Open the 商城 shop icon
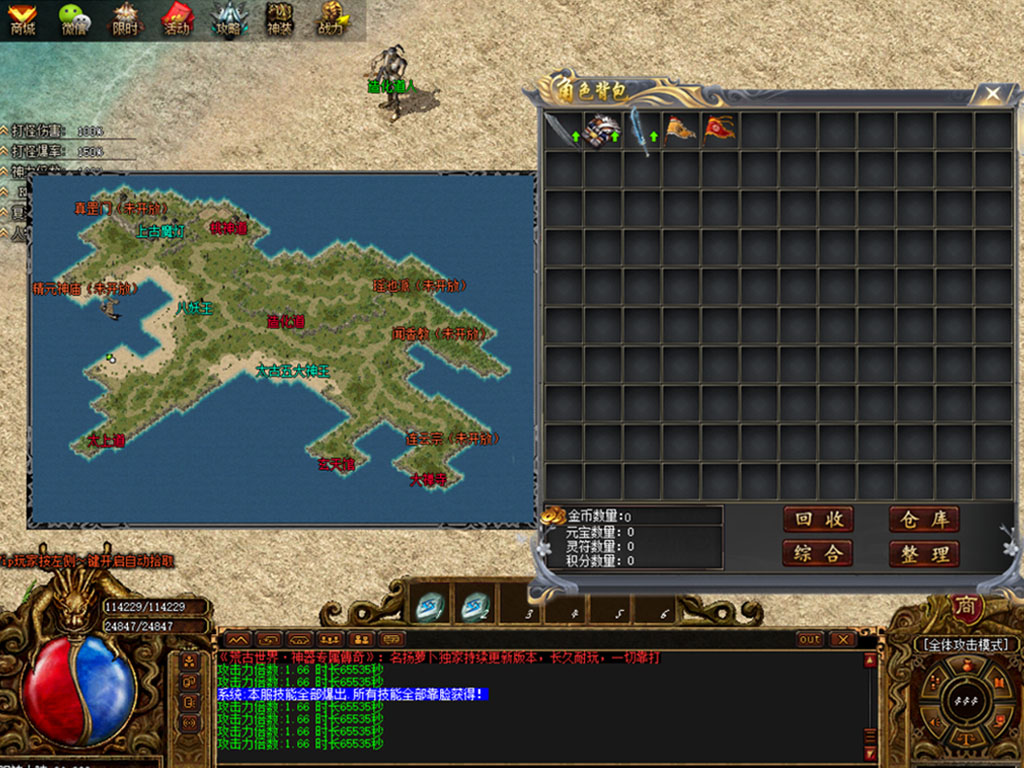 22,19
